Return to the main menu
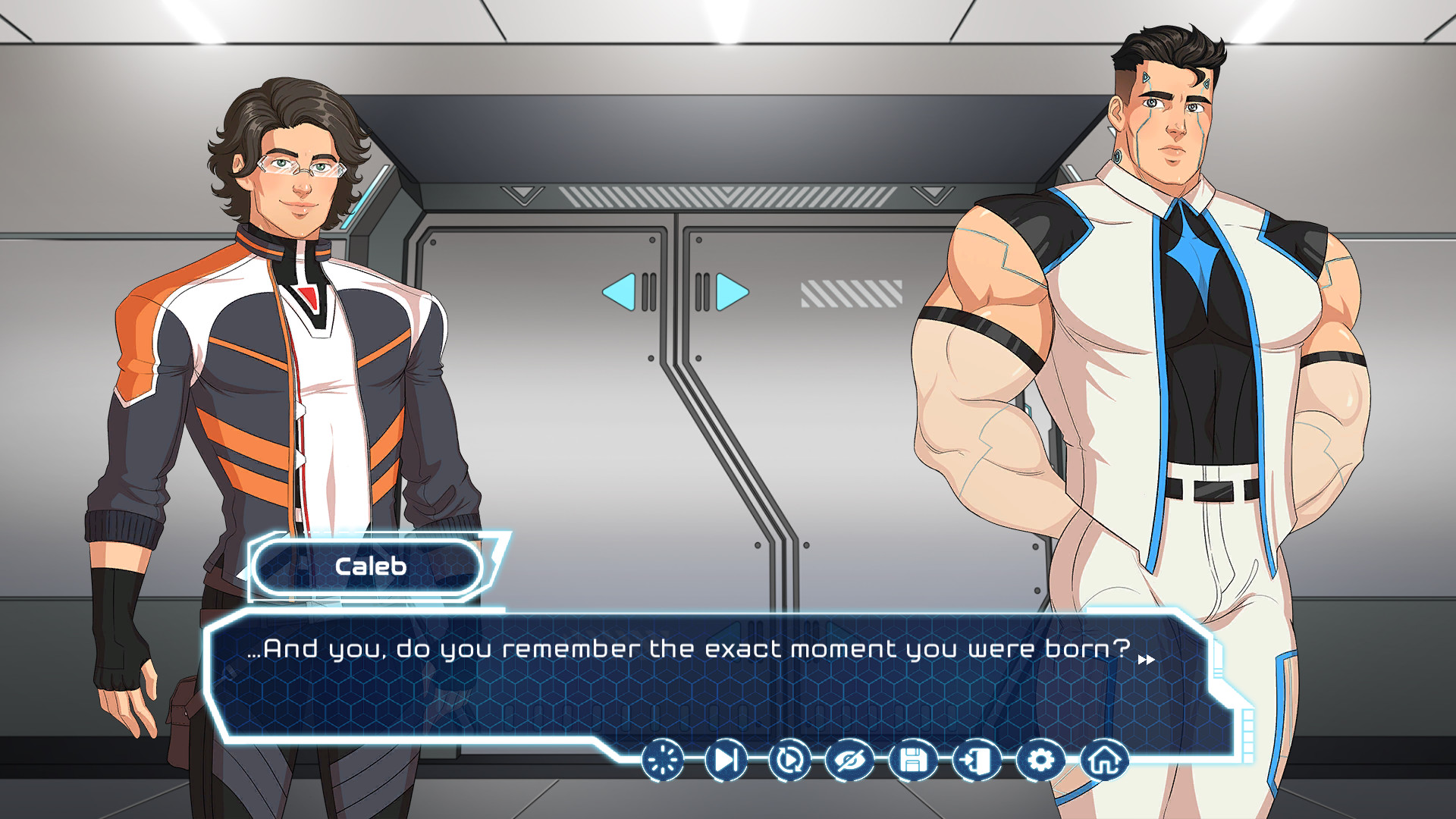The image size is (1456, 819). tap(1104, 761)
